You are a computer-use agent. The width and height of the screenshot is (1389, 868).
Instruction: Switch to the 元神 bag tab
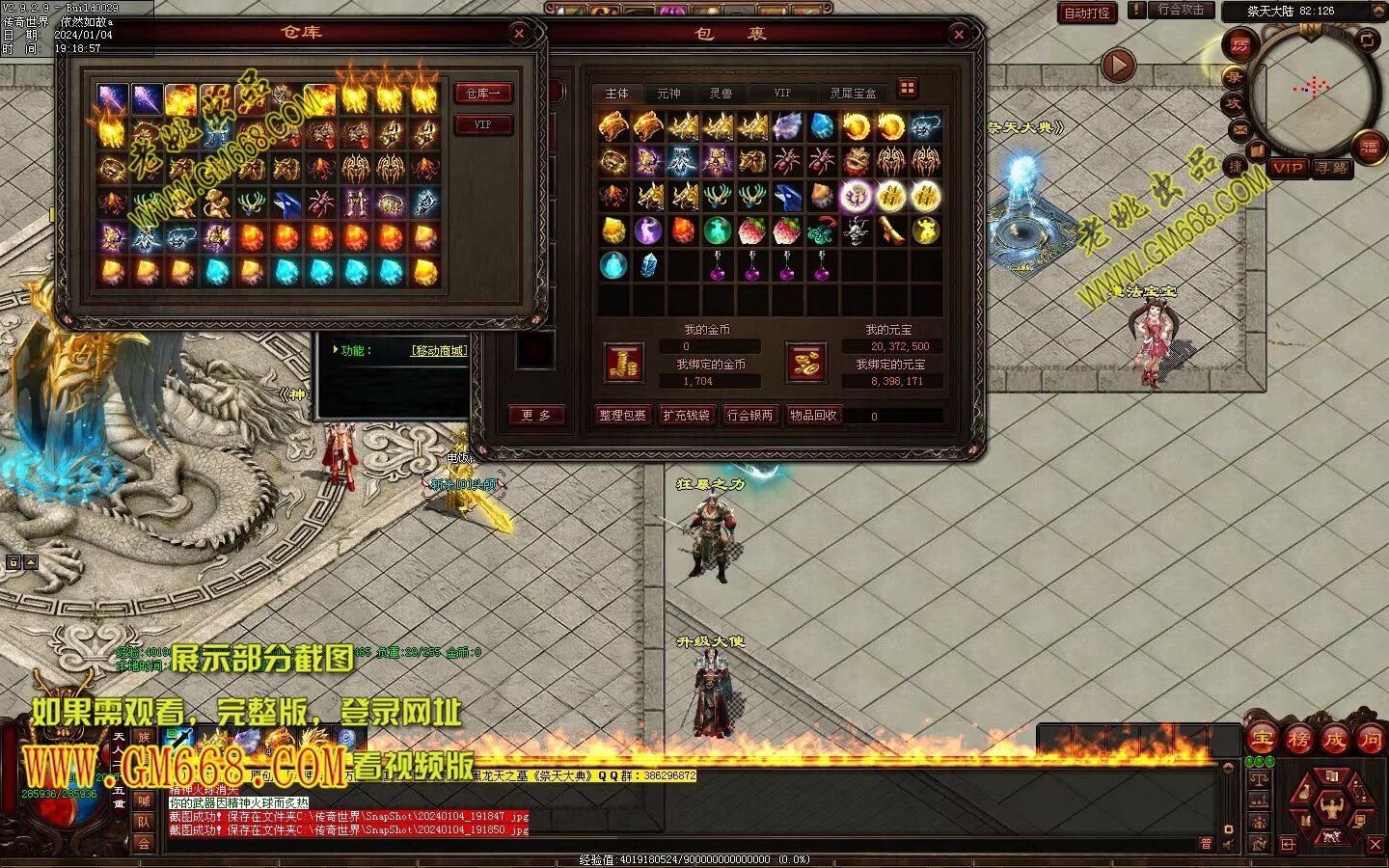point(668,94)
